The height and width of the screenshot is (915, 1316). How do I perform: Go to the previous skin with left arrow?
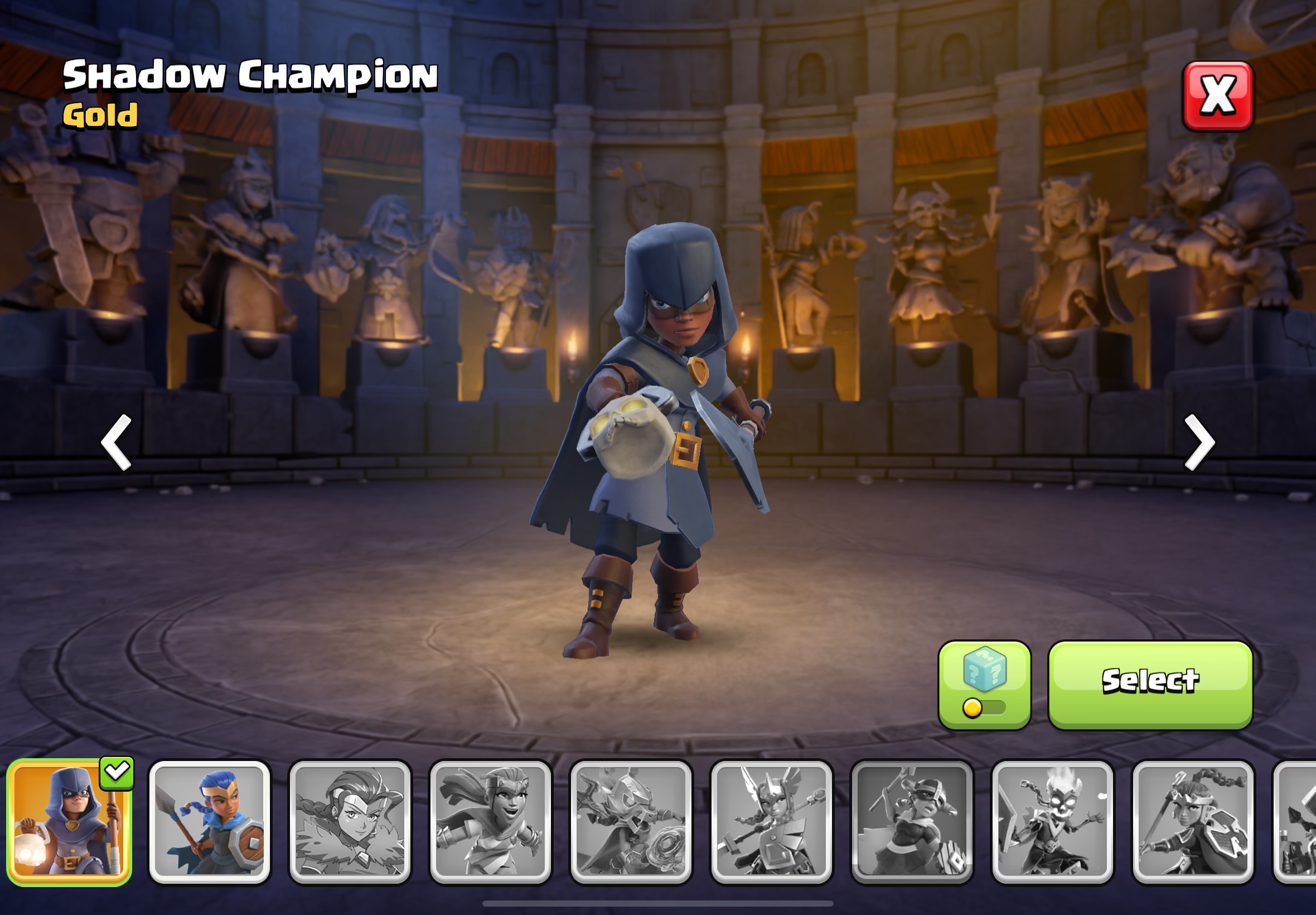117,442
